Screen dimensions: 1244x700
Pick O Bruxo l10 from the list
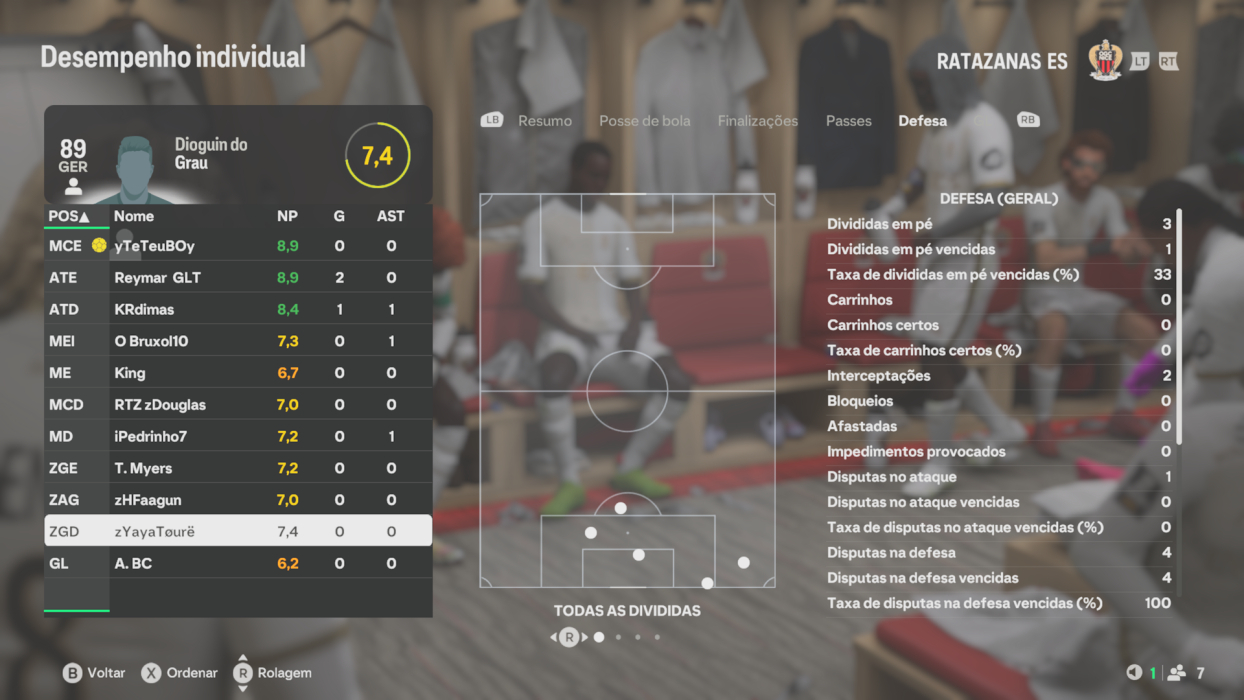tap(238, 341)
